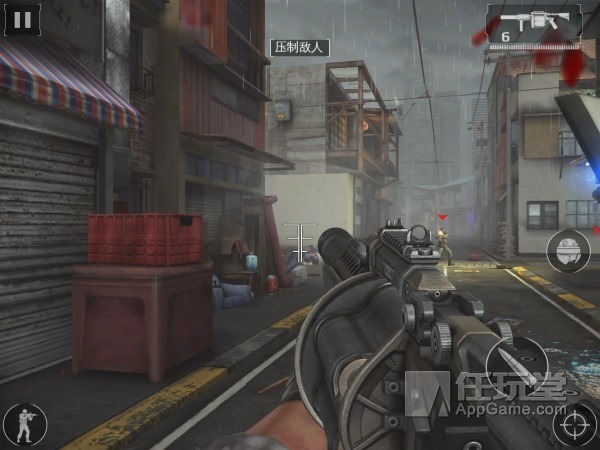The height and width of the screenshot is (450, 600).
Task: Switch weapon using the rifle icon
Action: [534, 24]
